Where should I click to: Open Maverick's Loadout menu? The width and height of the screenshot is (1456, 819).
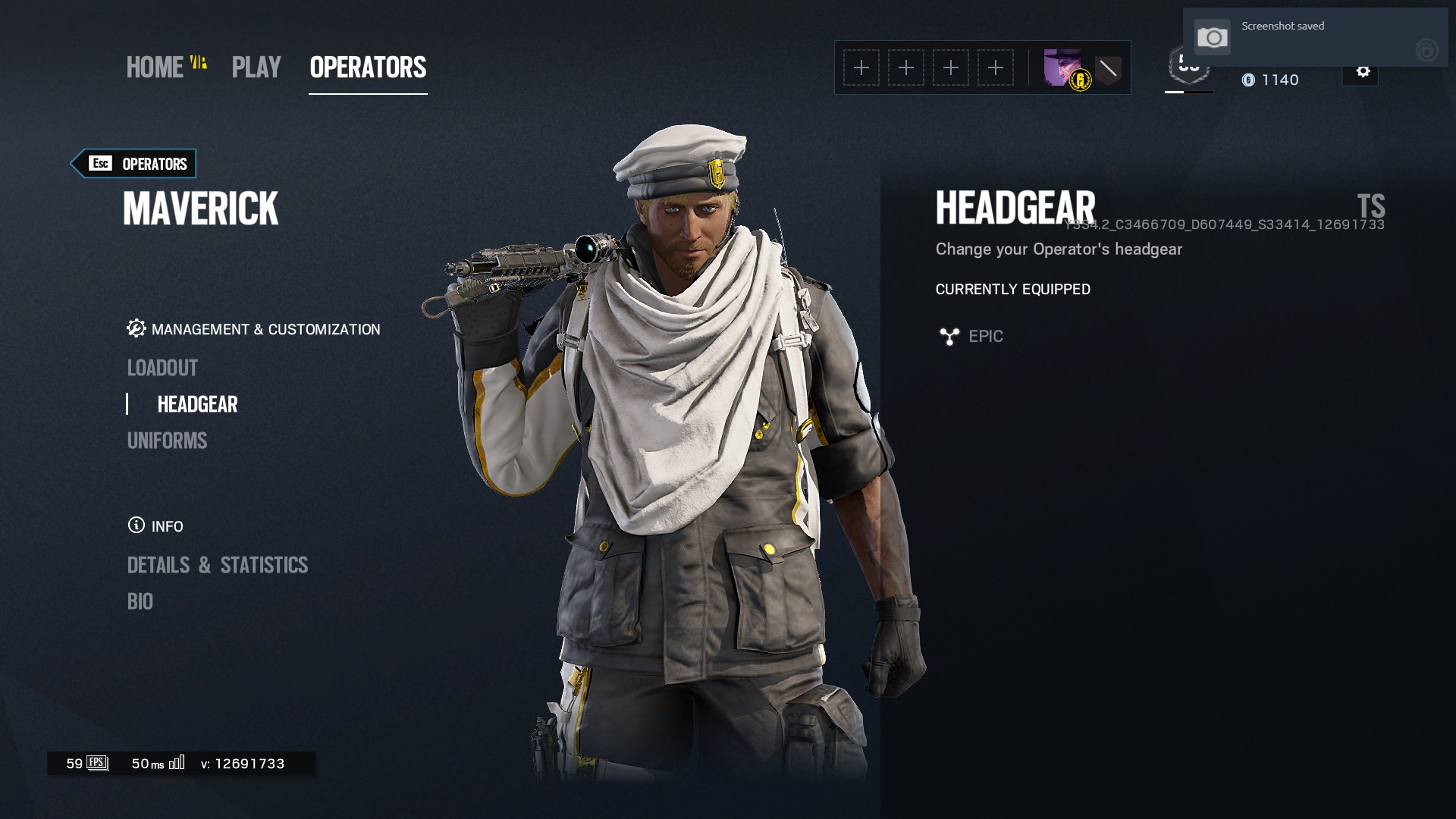pos(162,368)
